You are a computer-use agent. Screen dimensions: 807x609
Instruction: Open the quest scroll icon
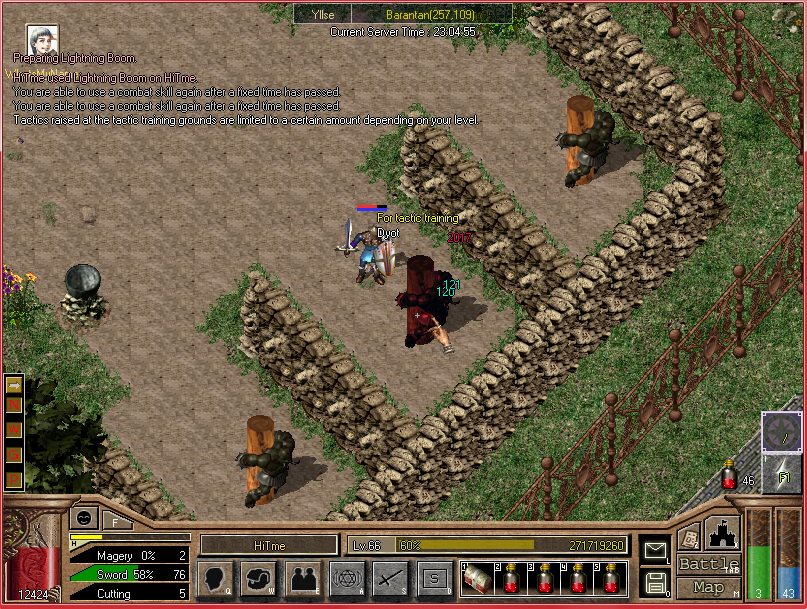tap(689, 537)
